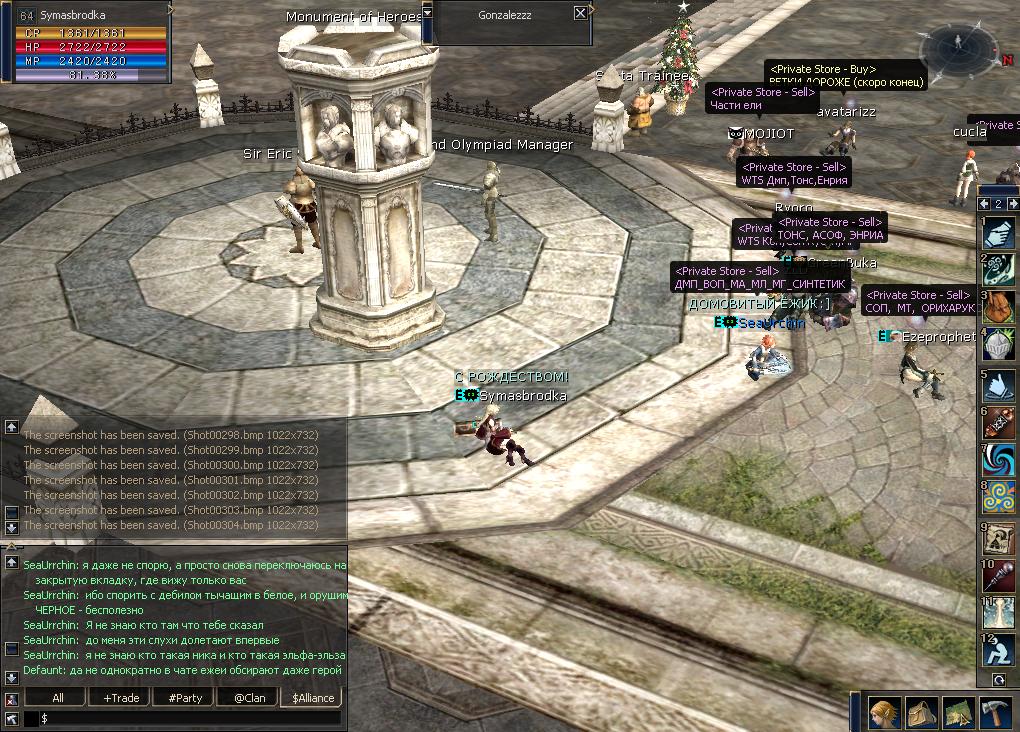Open the +Trade chat tab
The image size is (1020, 732).
pyautogui.click(x=121, y=697)
